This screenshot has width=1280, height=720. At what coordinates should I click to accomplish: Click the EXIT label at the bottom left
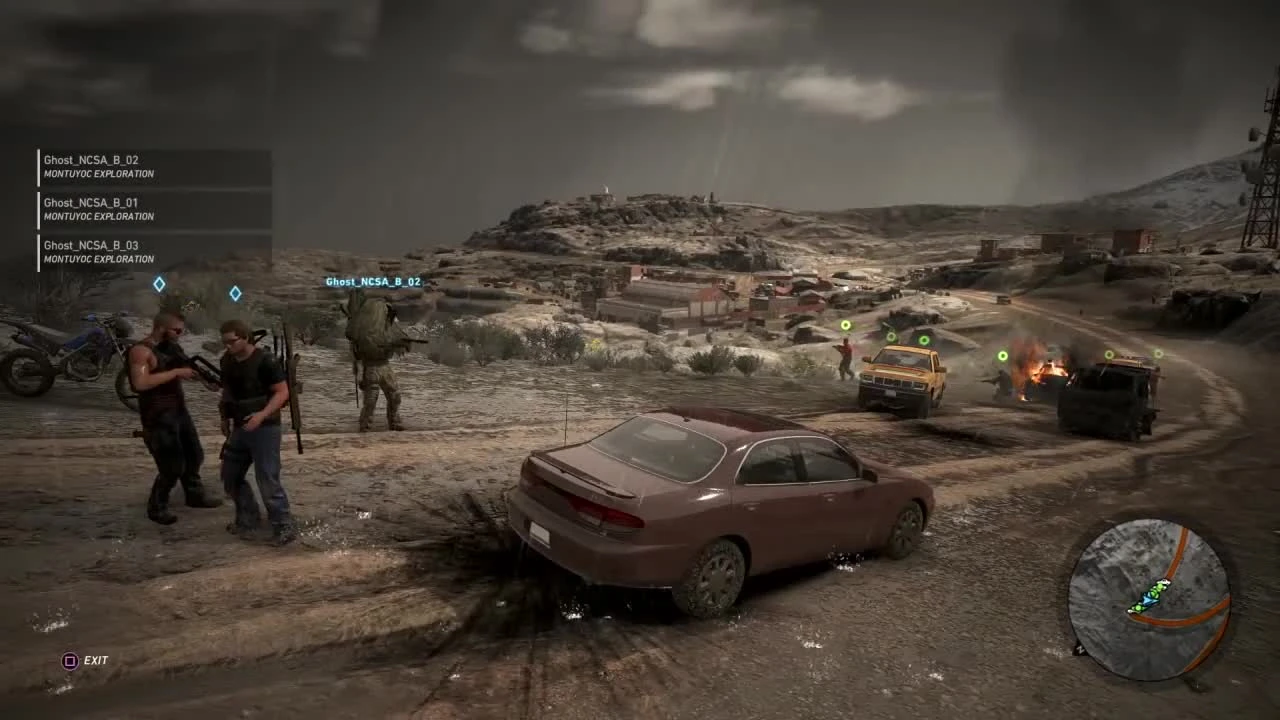click(x=96, y=660)
